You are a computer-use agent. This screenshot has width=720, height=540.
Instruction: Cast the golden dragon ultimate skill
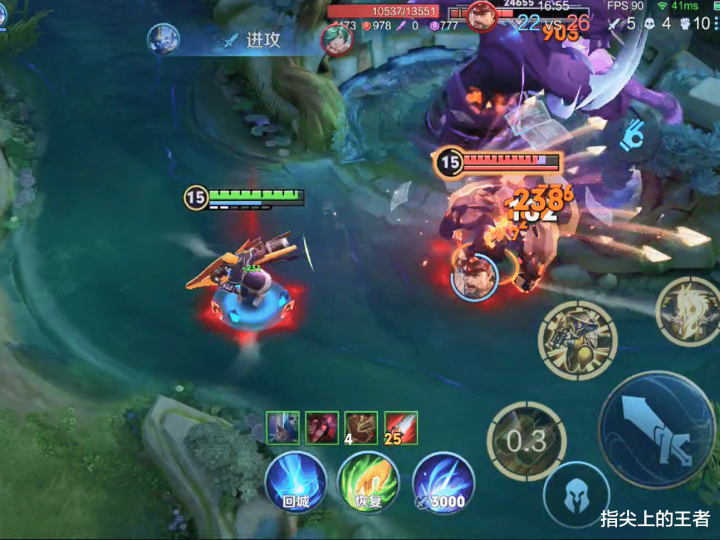690,312
